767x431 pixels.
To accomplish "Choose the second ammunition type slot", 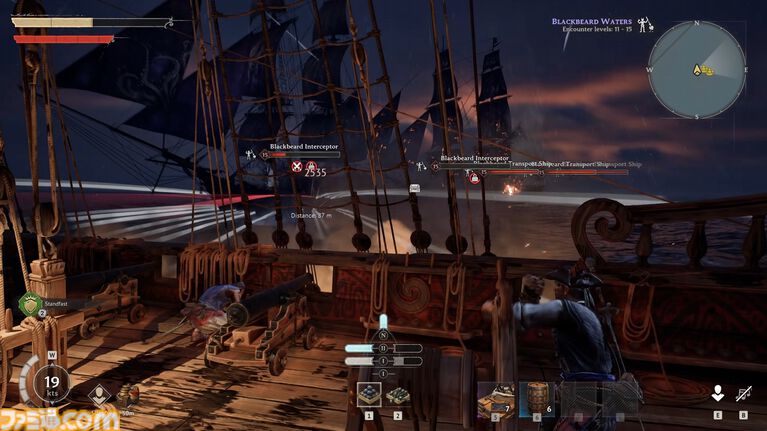I will coord(397,395).
